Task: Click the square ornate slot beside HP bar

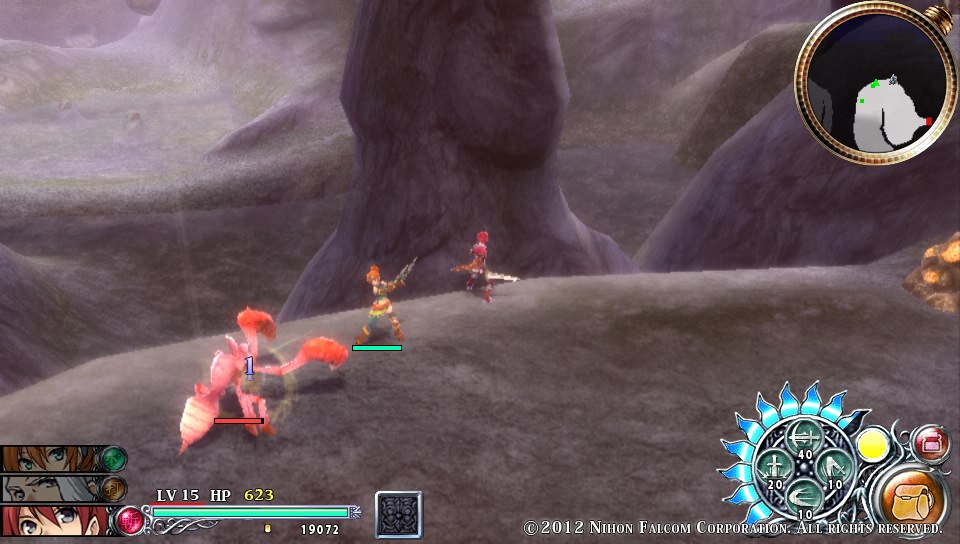Action: point(399,515)
